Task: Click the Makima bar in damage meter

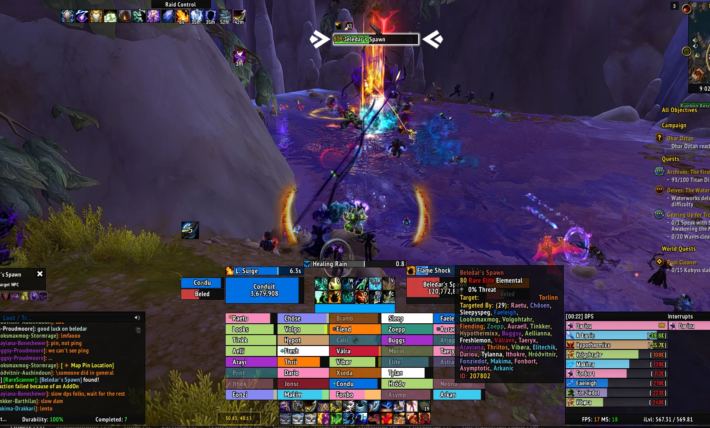Action: 610,364
